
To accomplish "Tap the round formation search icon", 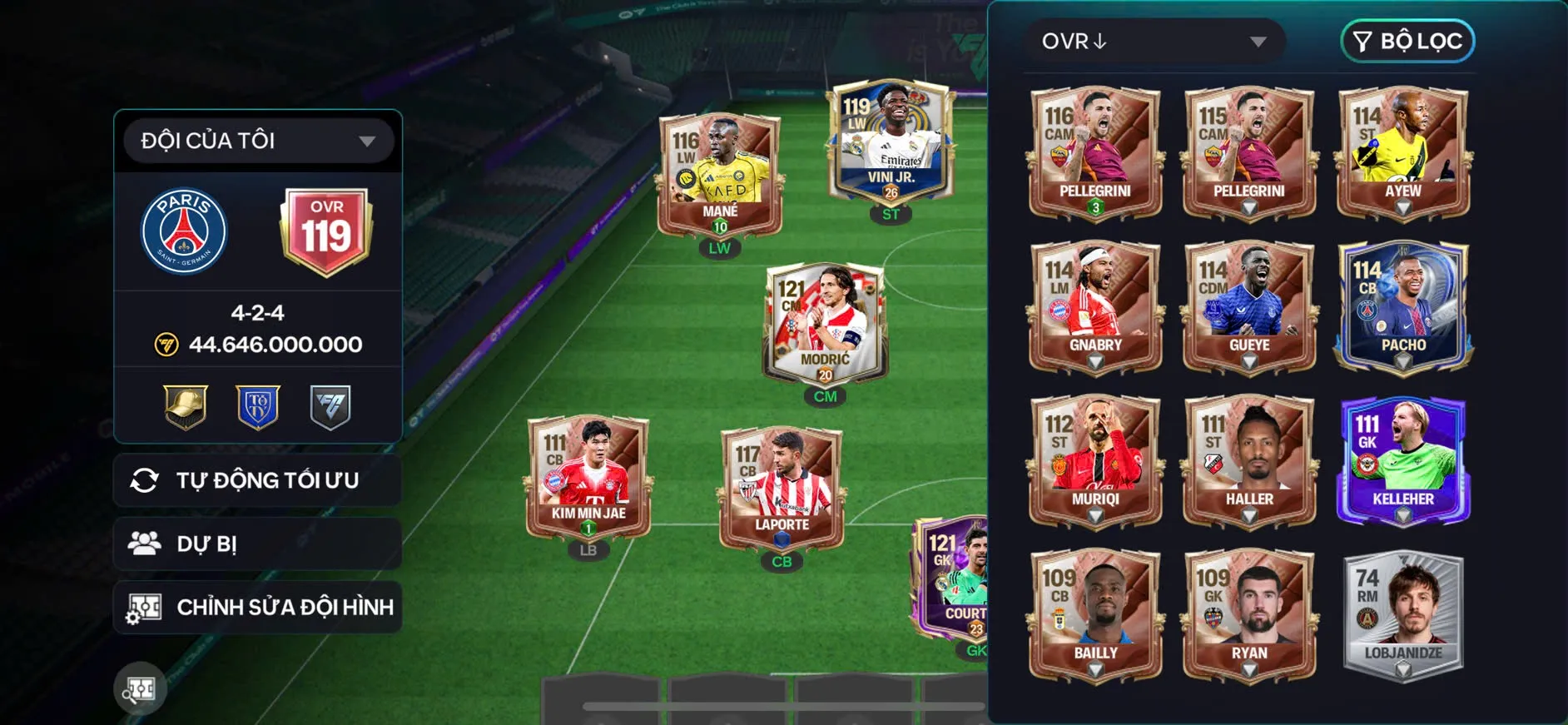I will tap(140, 688).
